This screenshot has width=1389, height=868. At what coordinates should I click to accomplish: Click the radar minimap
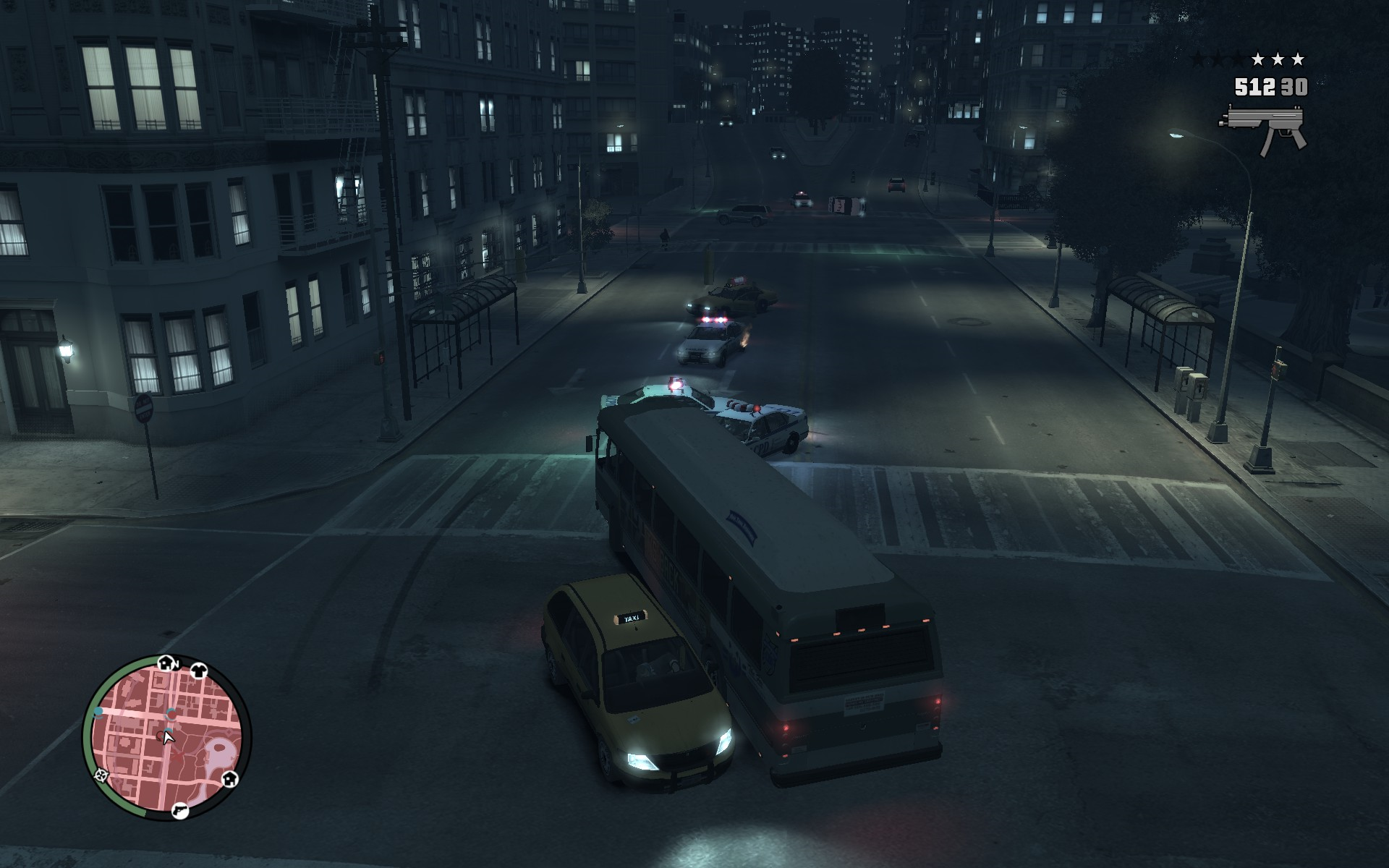(x=166, y=738)
